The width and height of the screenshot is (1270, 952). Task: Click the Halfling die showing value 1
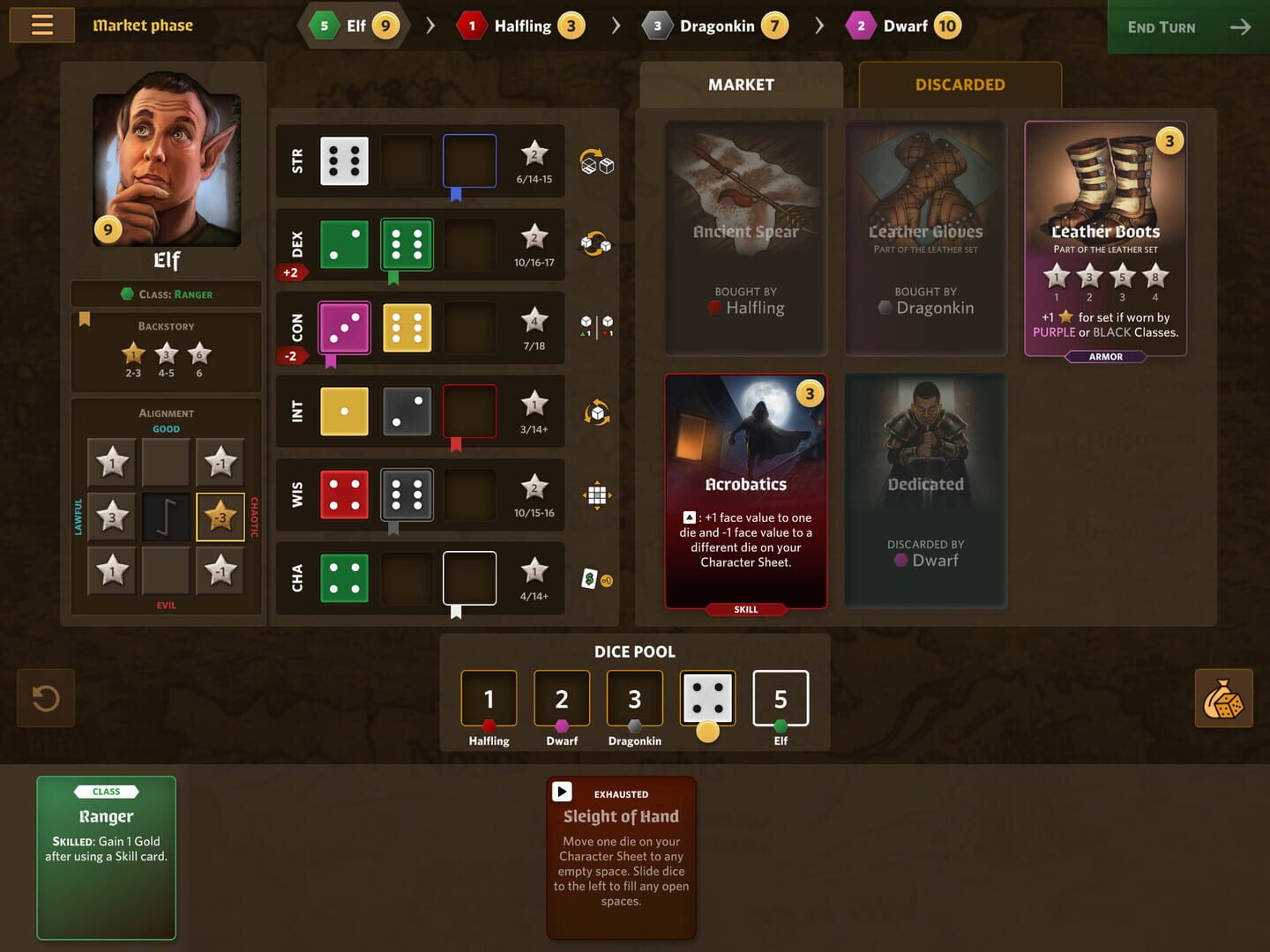click(489, 698)
